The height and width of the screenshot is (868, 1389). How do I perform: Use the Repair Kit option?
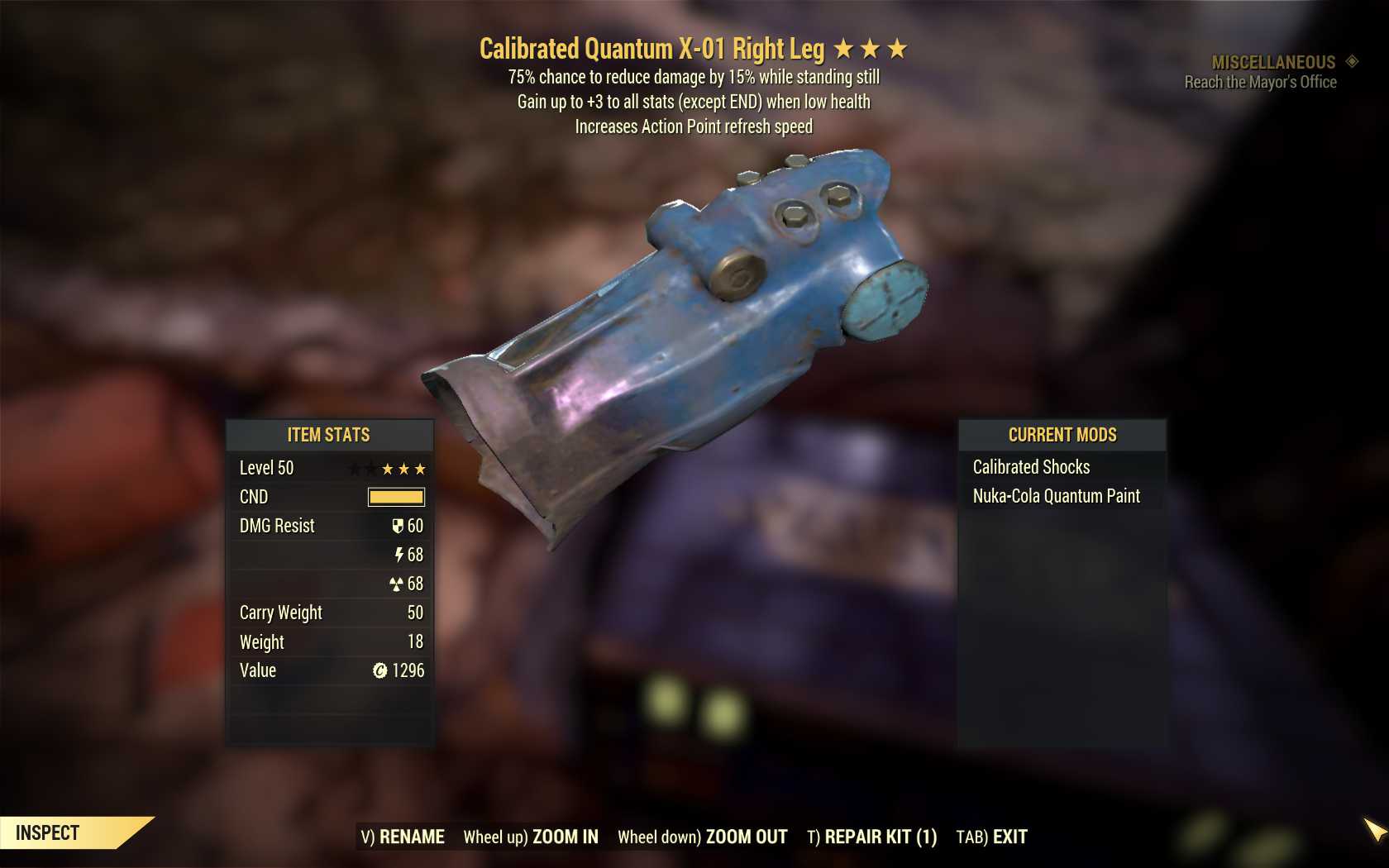(x=872, y=837)
